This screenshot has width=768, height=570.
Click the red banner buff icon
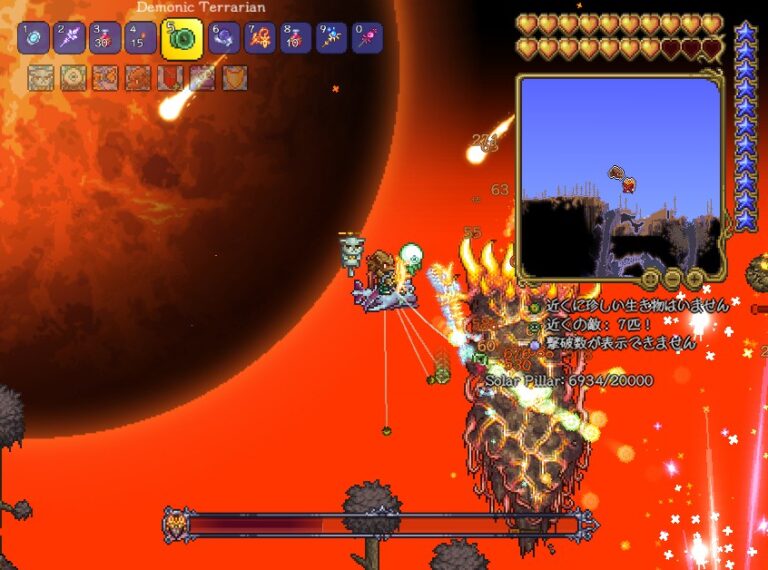[x=170, y=78]
